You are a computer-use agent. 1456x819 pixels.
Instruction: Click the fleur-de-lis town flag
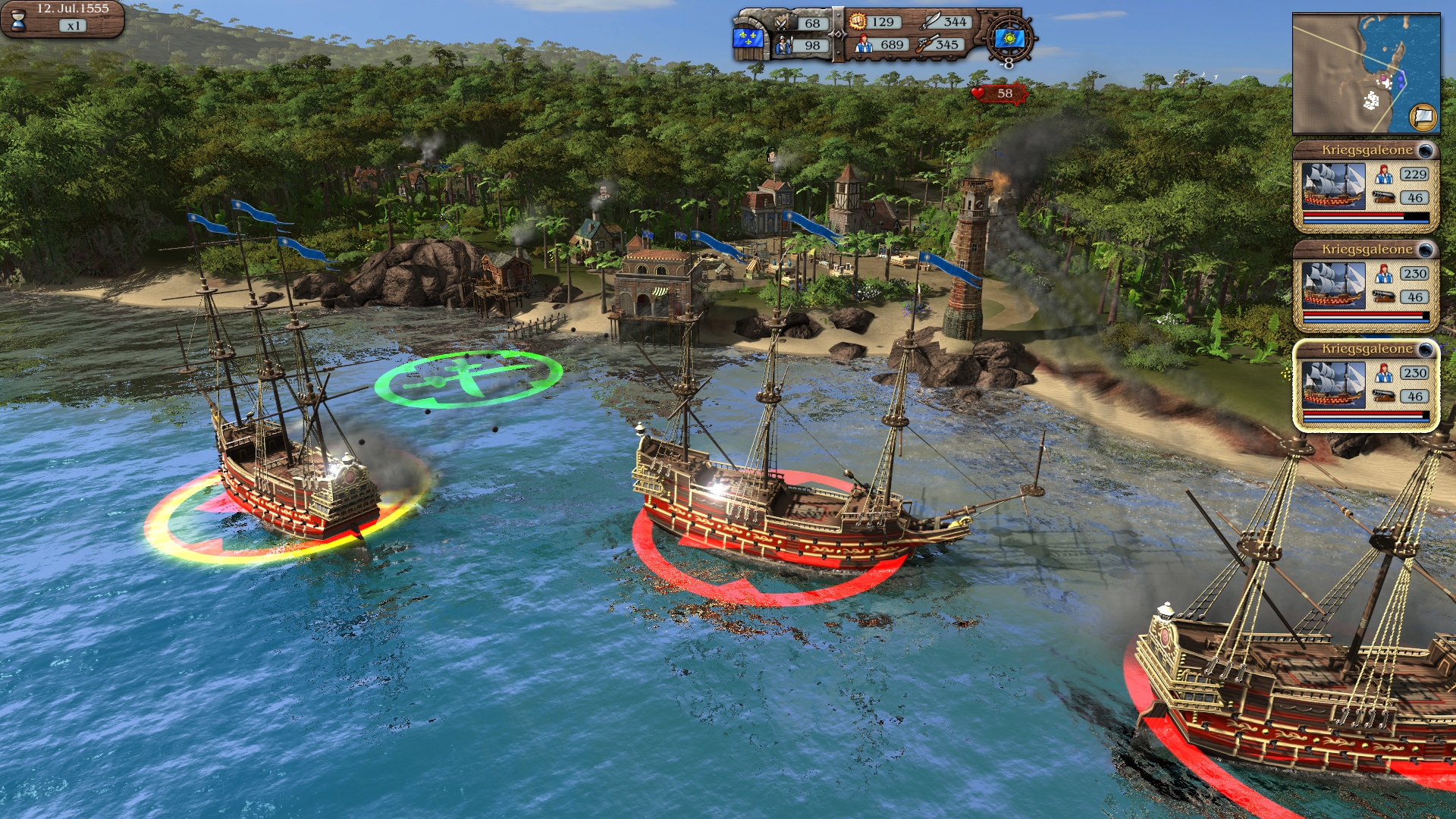pyautogui.click(x=745, y=39)
